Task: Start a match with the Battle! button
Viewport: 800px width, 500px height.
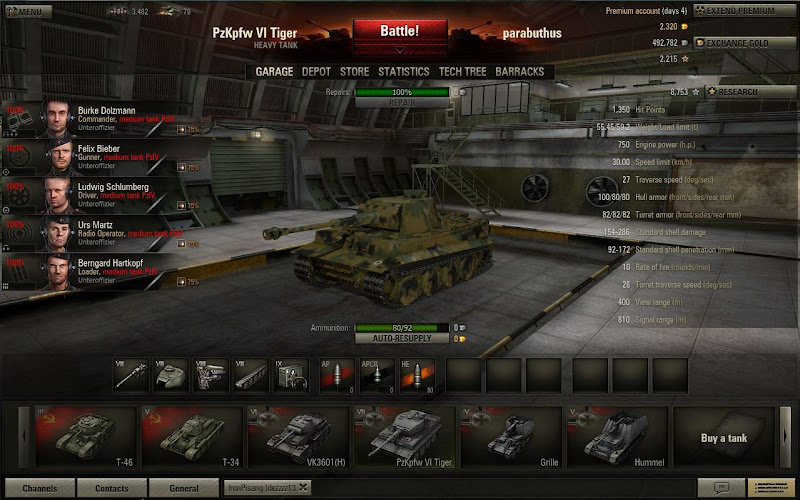Action: pos(399,31)
